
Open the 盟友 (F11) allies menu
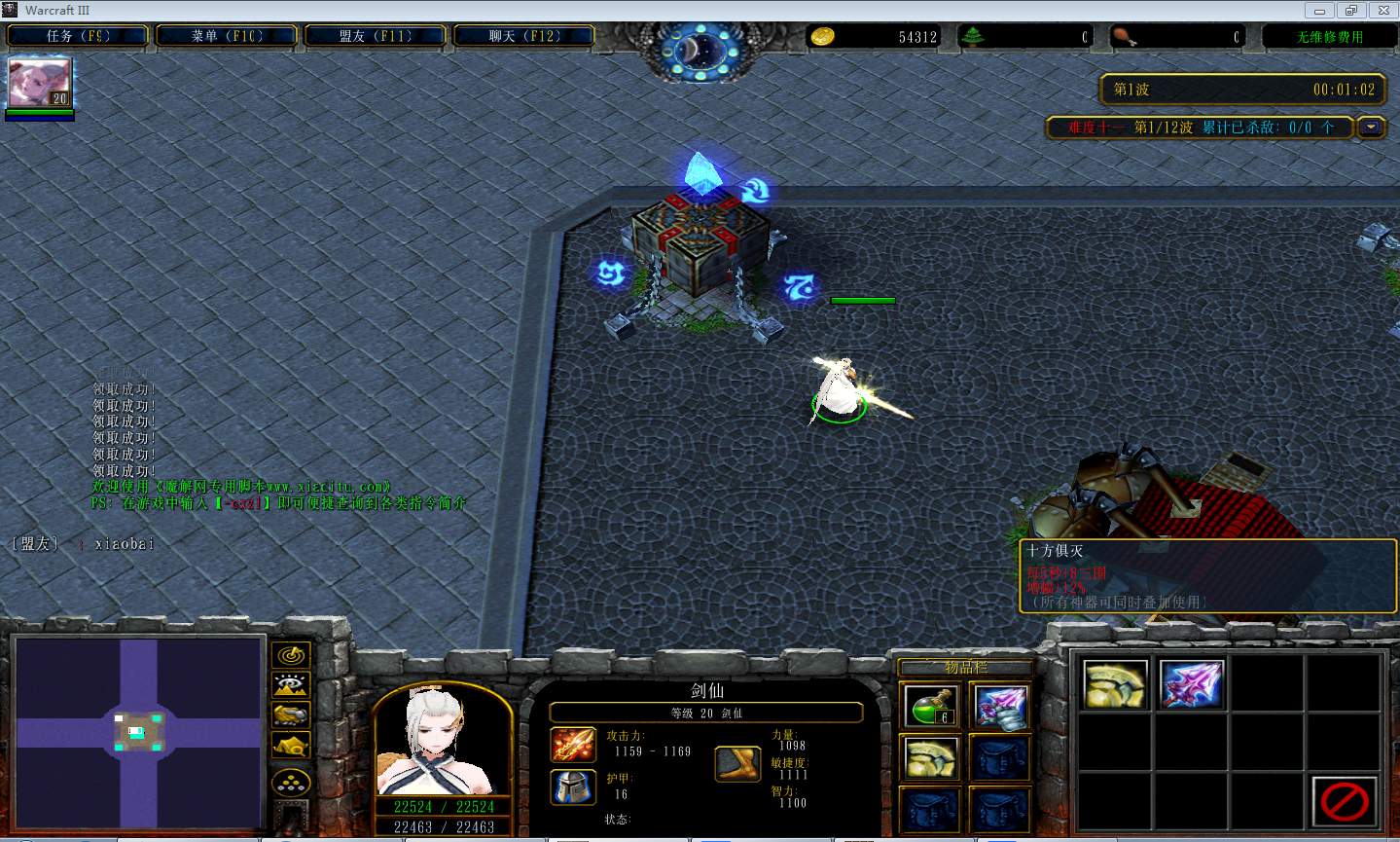[x=376, y=36]
